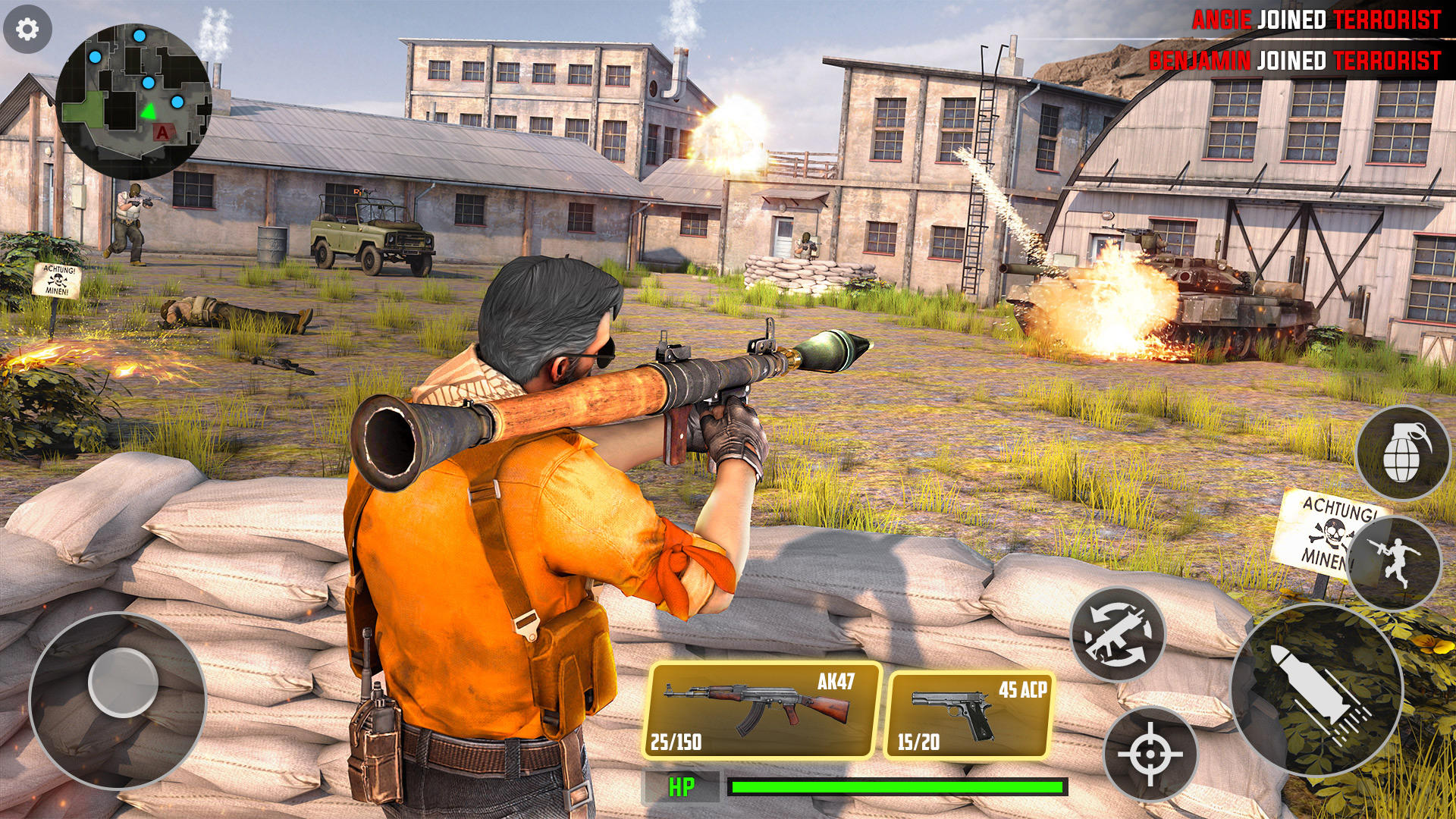
Task: Tap the green arrow player marker on minimap
Action: coord(149,113)
